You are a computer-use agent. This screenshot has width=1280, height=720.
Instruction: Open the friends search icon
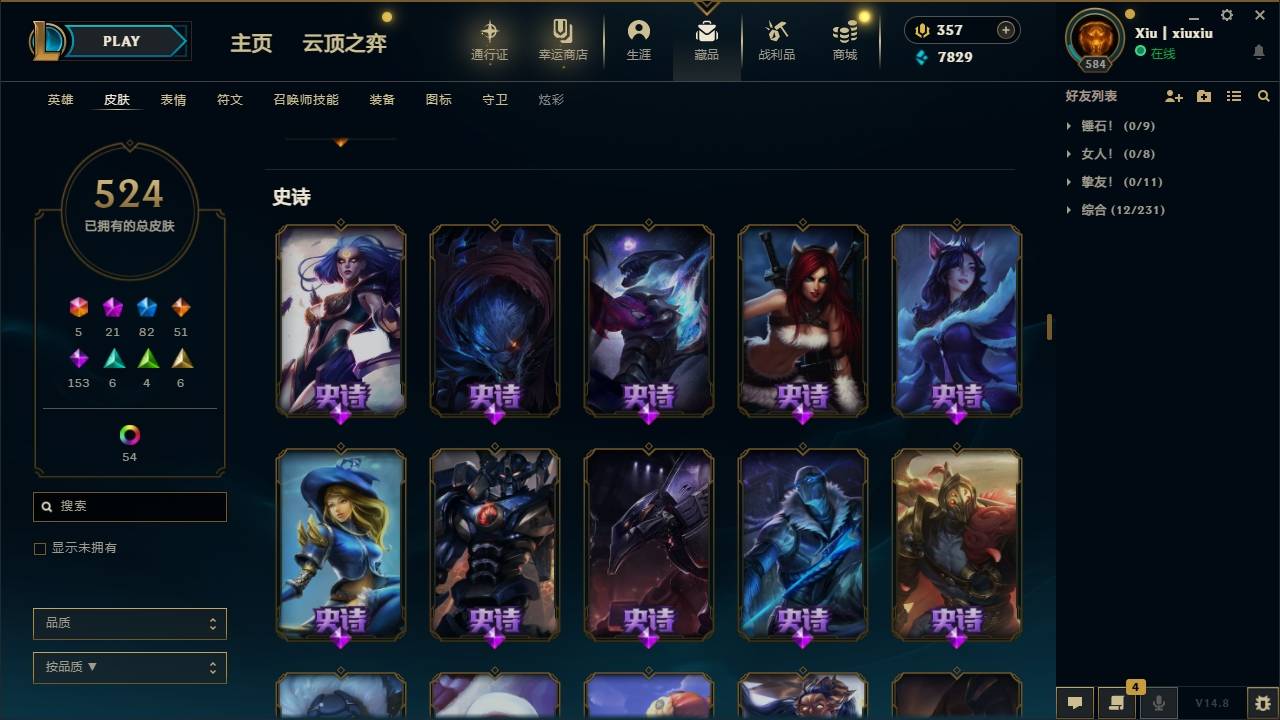pos(1264,95)
